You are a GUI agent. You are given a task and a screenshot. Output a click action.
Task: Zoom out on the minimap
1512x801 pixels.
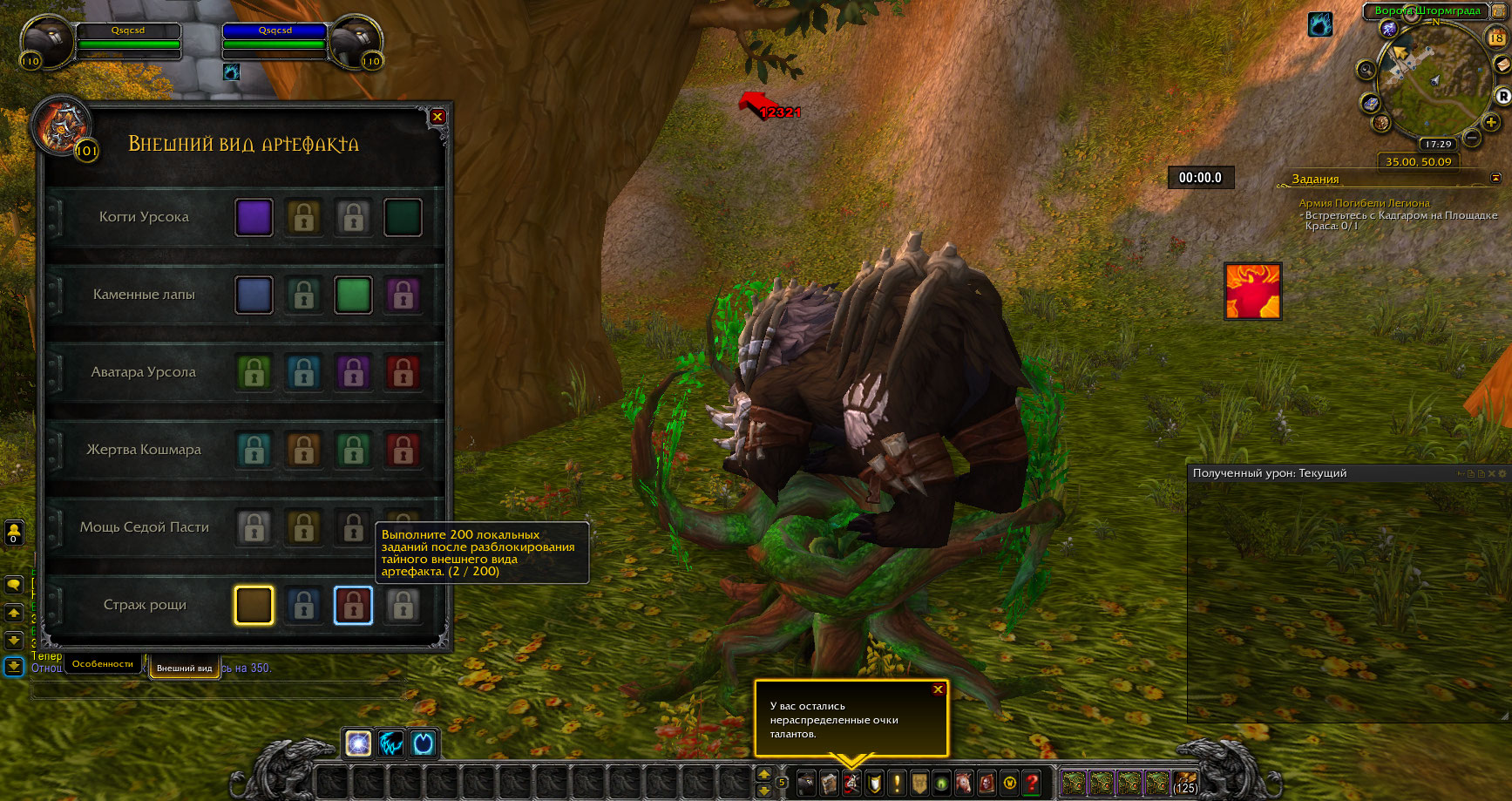[1472, 138]
